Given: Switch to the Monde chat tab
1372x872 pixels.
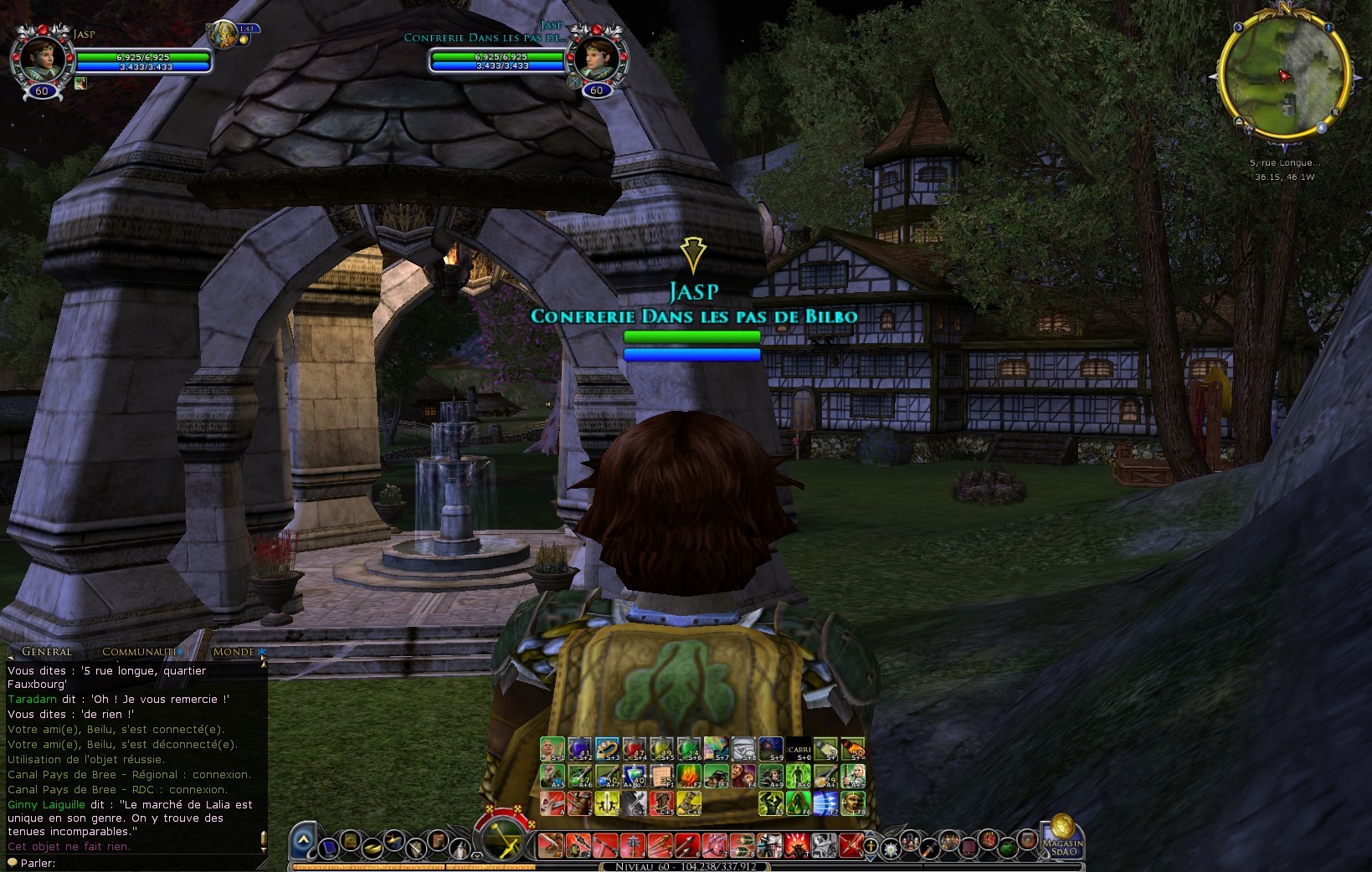Looking at the screenshot, I should click(235, 651).
